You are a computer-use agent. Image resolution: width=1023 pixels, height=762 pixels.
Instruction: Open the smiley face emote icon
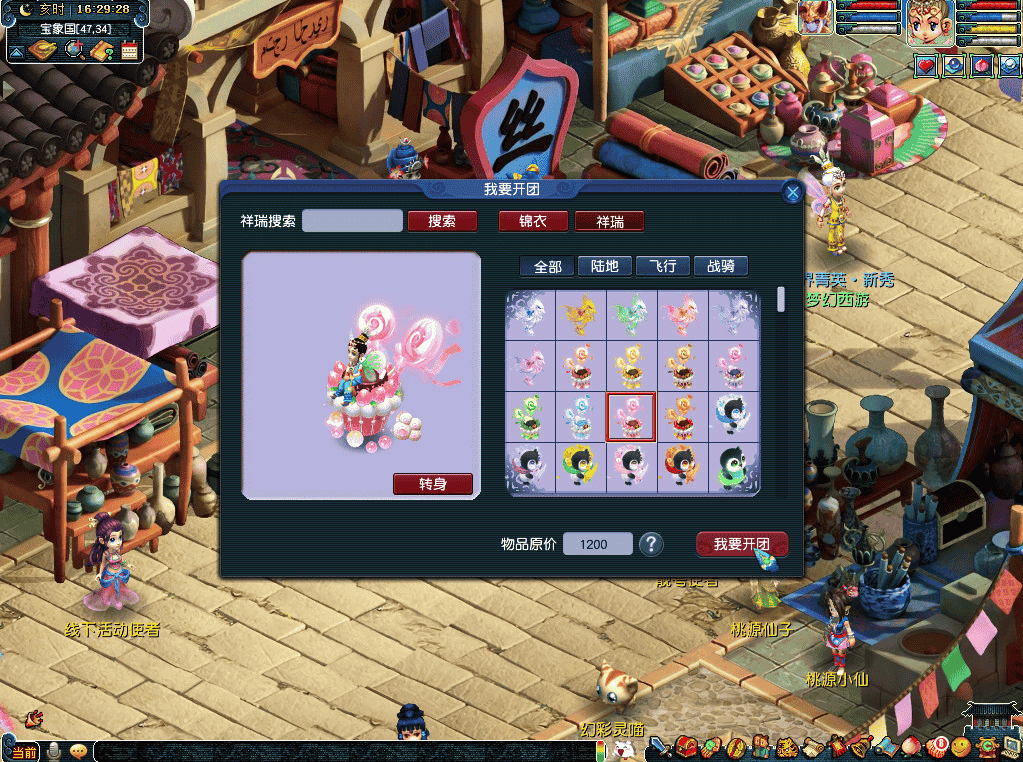point(960,746)
